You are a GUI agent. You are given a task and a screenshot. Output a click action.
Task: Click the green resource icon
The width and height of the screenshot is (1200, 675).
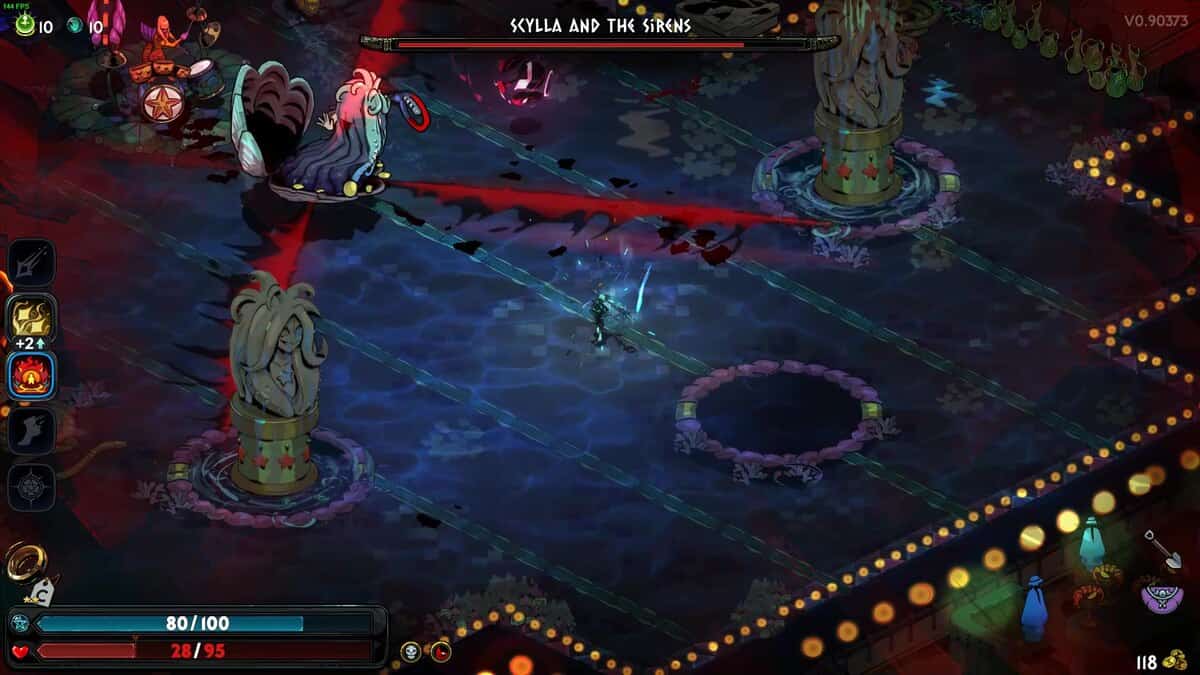(x=25, y=27)
